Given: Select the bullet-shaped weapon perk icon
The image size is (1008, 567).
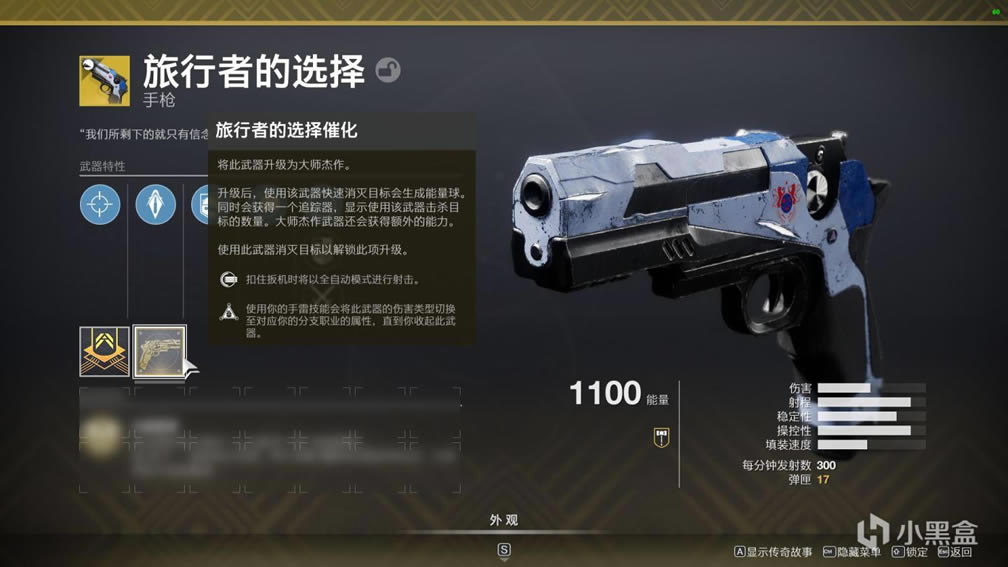Looking at the screenshot, I should coord(156,205).
